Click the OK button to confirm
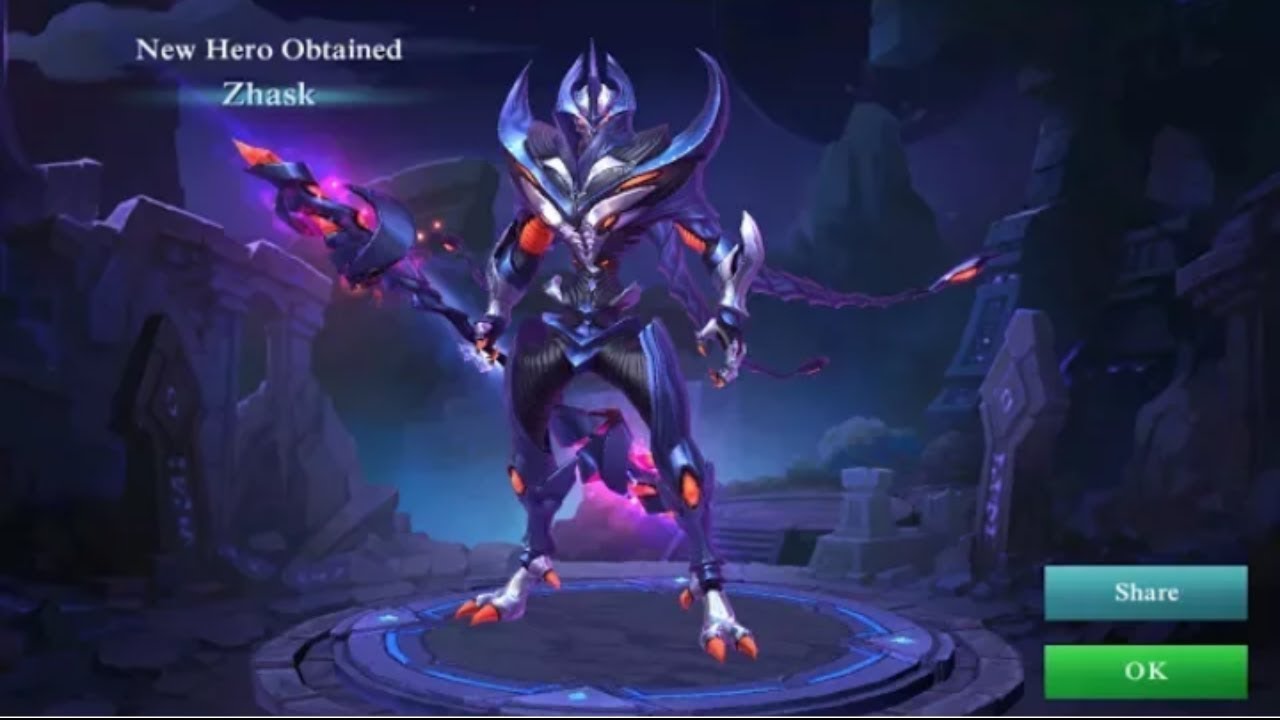 pyautogui.click(x=1143, y=671)
